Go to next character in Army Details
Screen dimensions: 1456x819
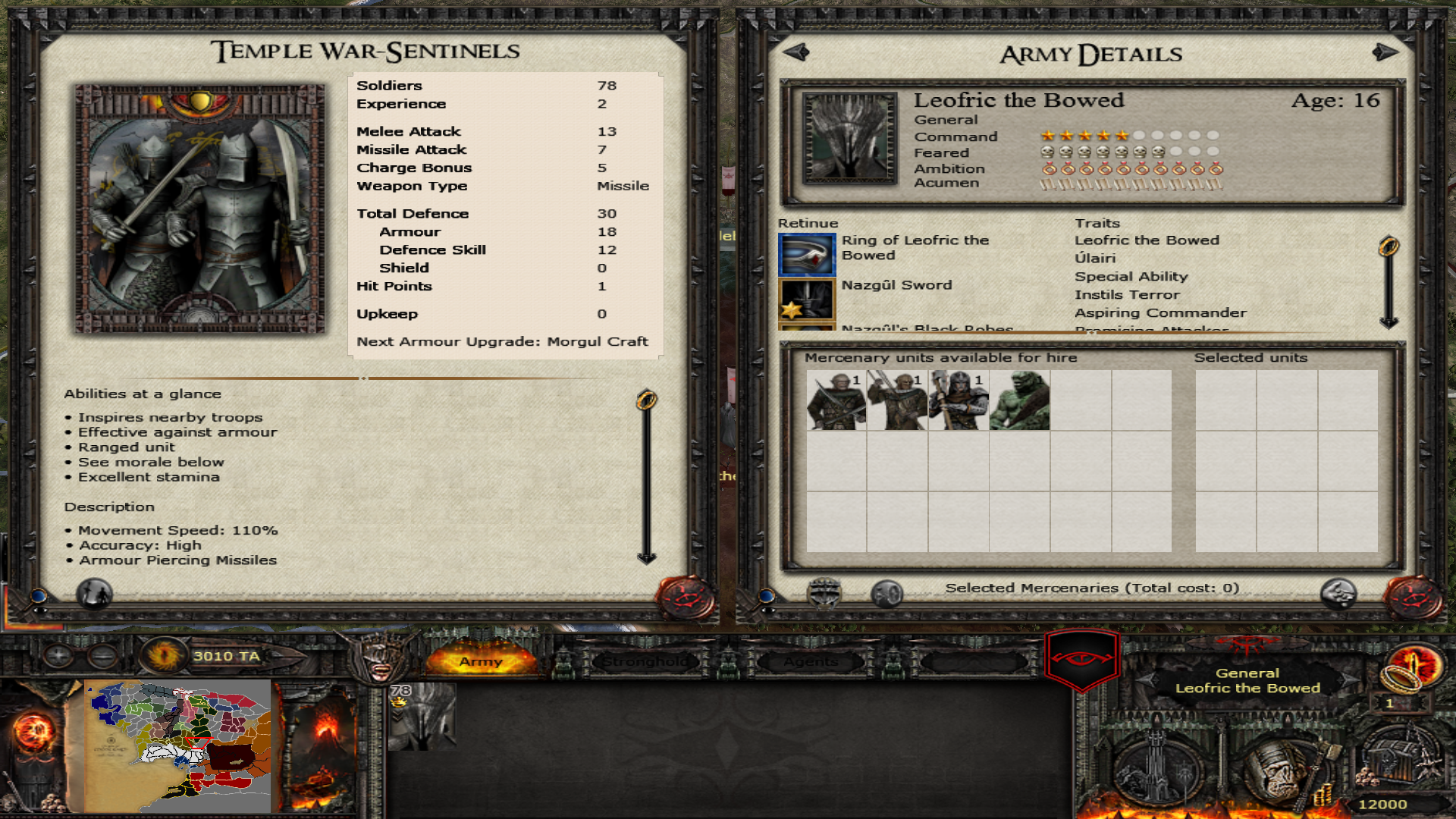tap(1385, 52)
